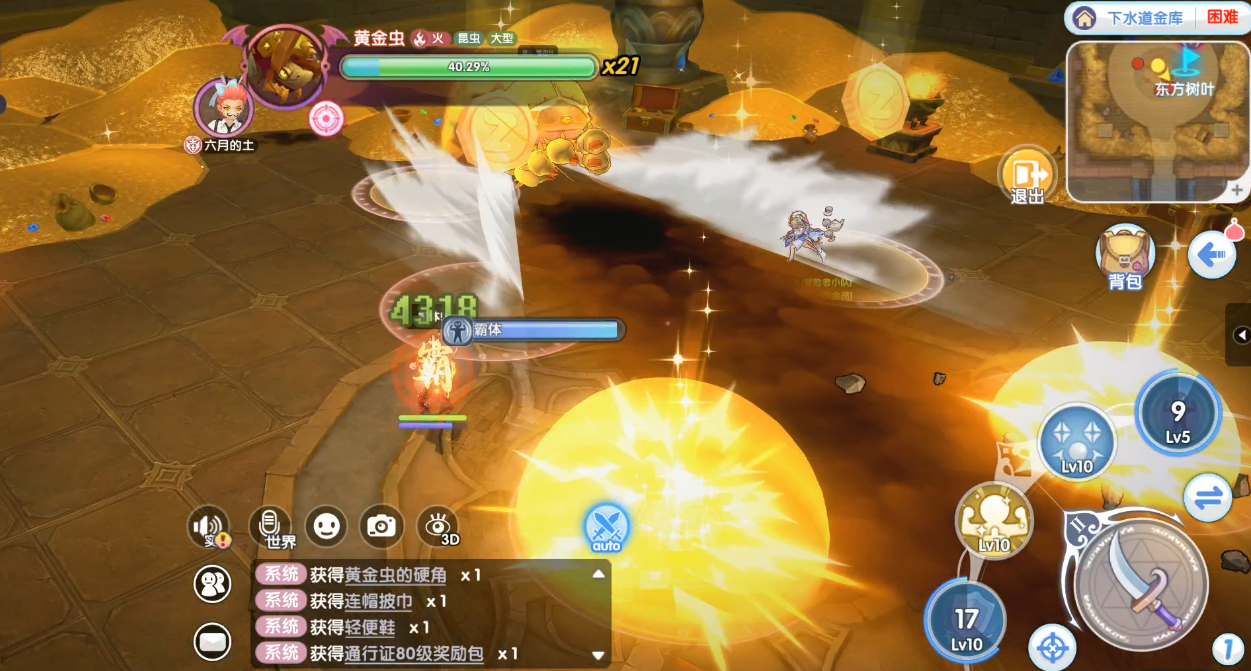Viewport: 1251px width, 671px height.
Task: Expand the minimap with the plus button
Action: (x=1237, y=190)
